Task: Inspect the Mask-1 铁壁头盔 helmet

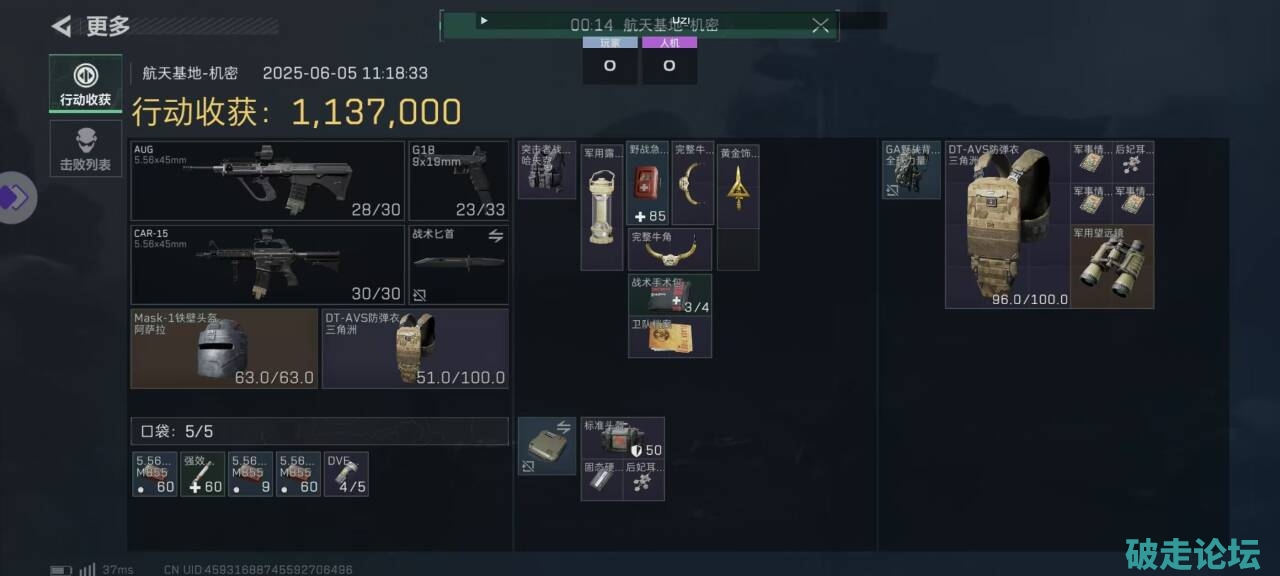Action: pyautogui.click(x=224, y=348)
